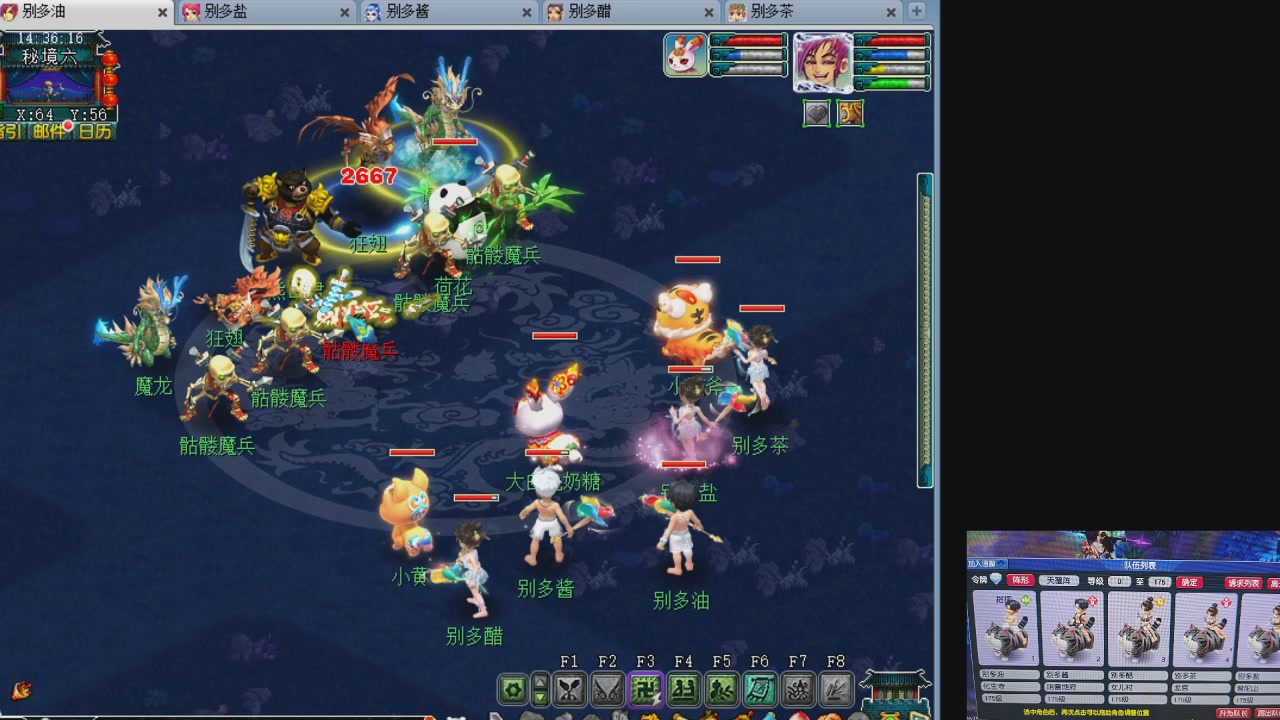
Task: Select the F8 skill icon
Action: pos(834,688)
